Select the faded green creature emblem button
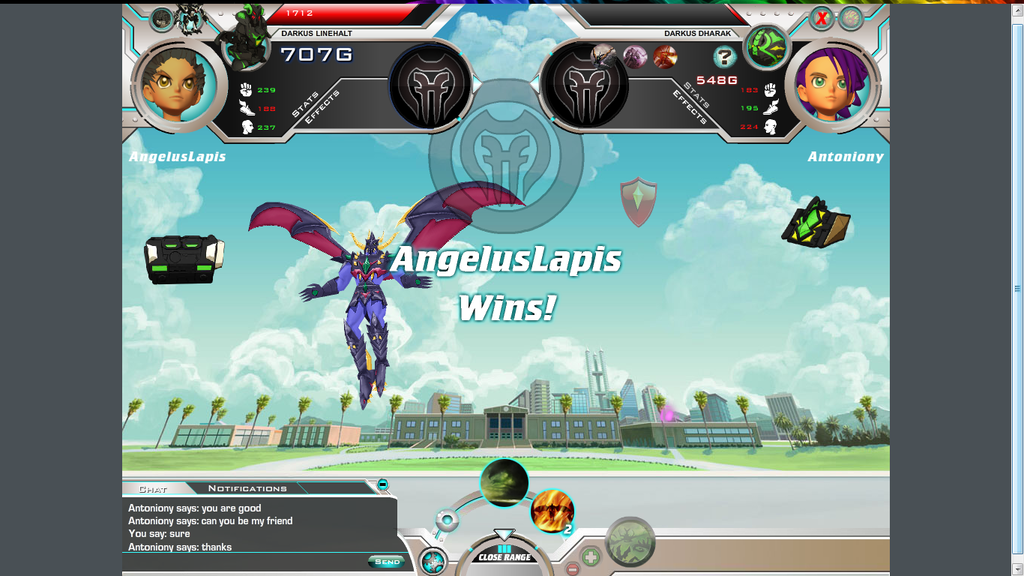 [x=630, y=543]
